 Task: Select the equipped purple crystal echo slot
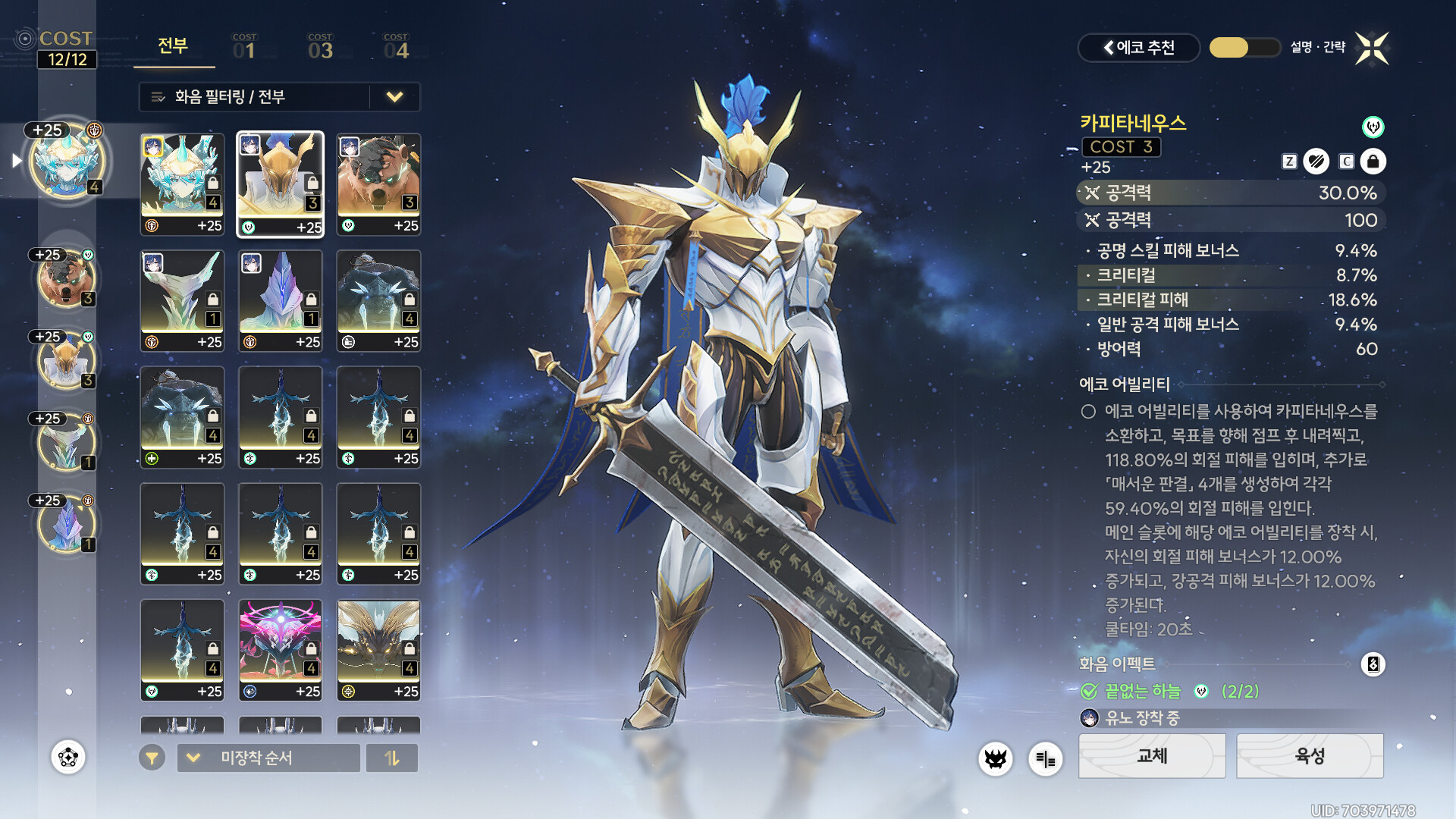[x=67, y=523]
